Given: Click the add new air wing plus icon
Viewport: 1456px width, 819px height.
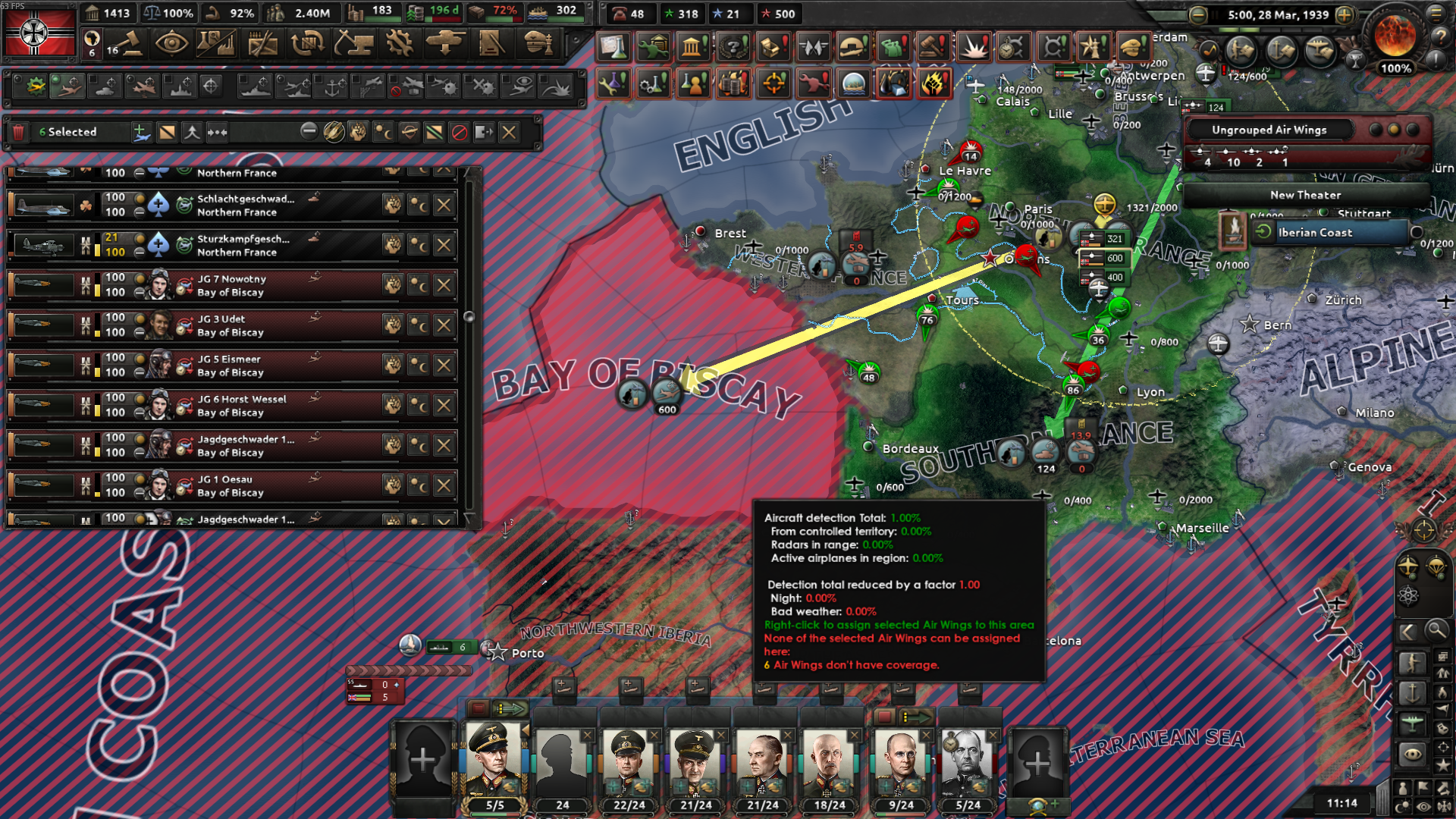Looking at the screenshot, I should 142,131.
